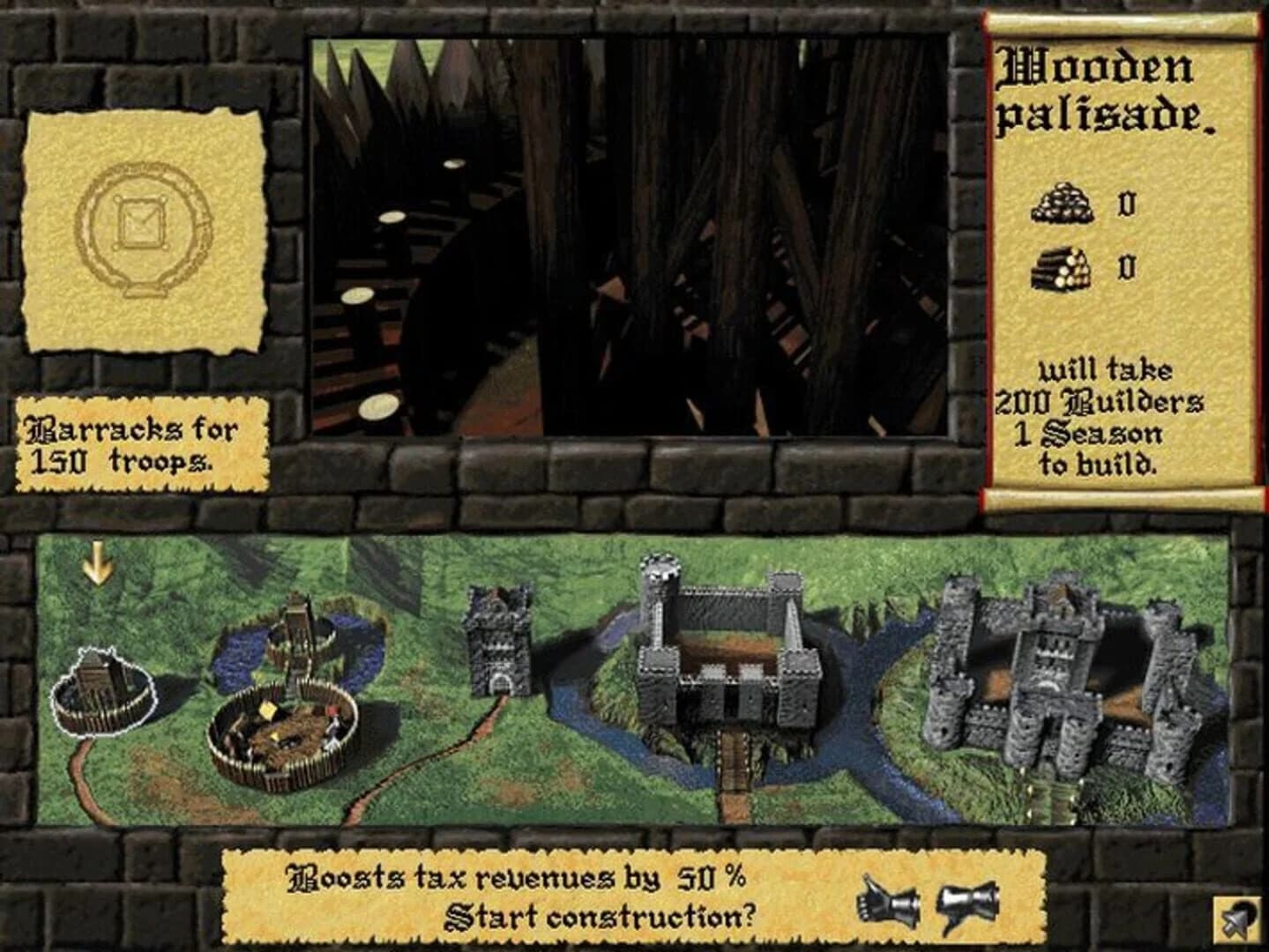The height and width of the screenshot is (952, 1269).
Task: Select the stone resource pile icon
Action: 1061,205
